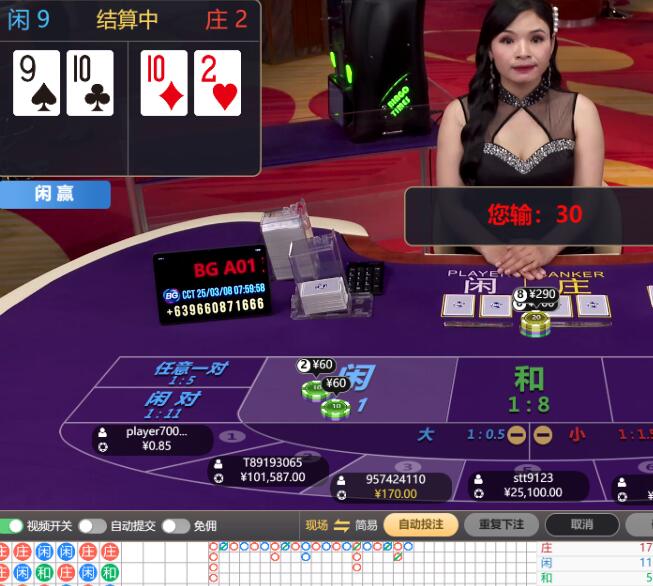Select the player700 seat panel

pyautogui.click(x=155, y=439)
